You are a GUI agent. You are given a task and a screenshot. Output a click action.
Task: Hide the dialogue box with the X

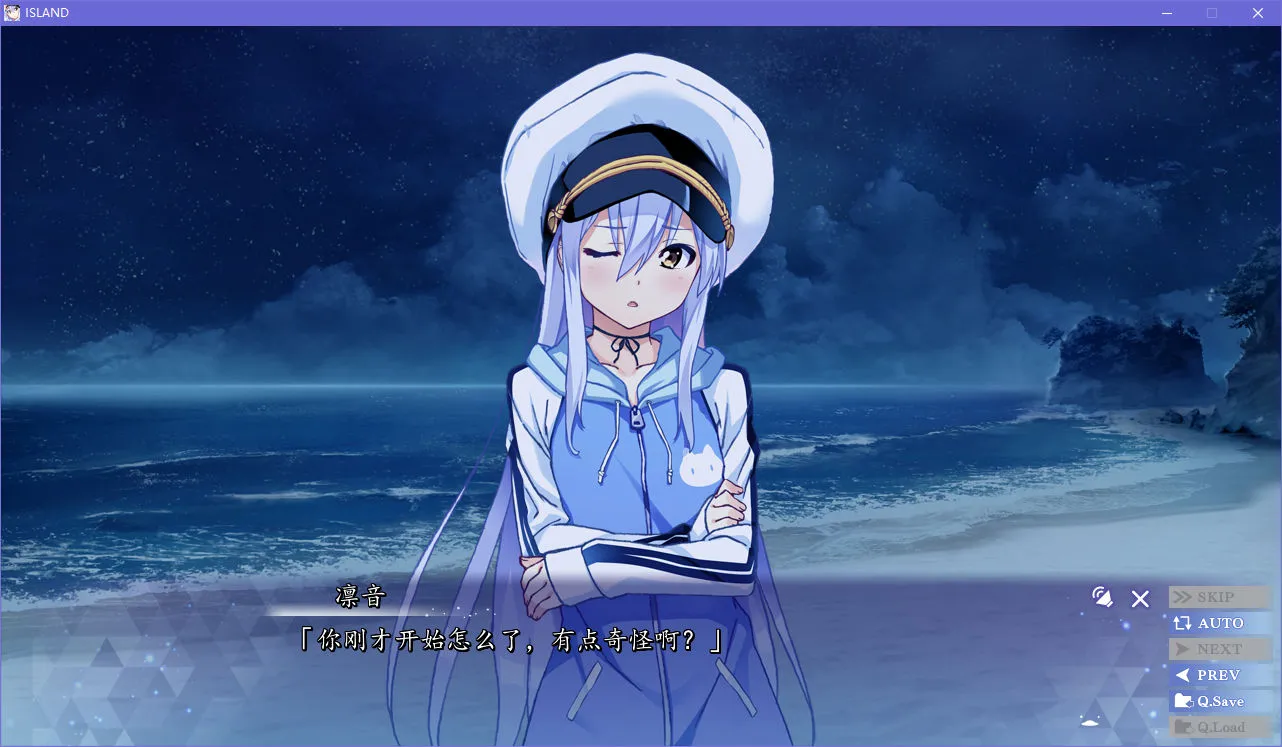[x=1140, y=599]
